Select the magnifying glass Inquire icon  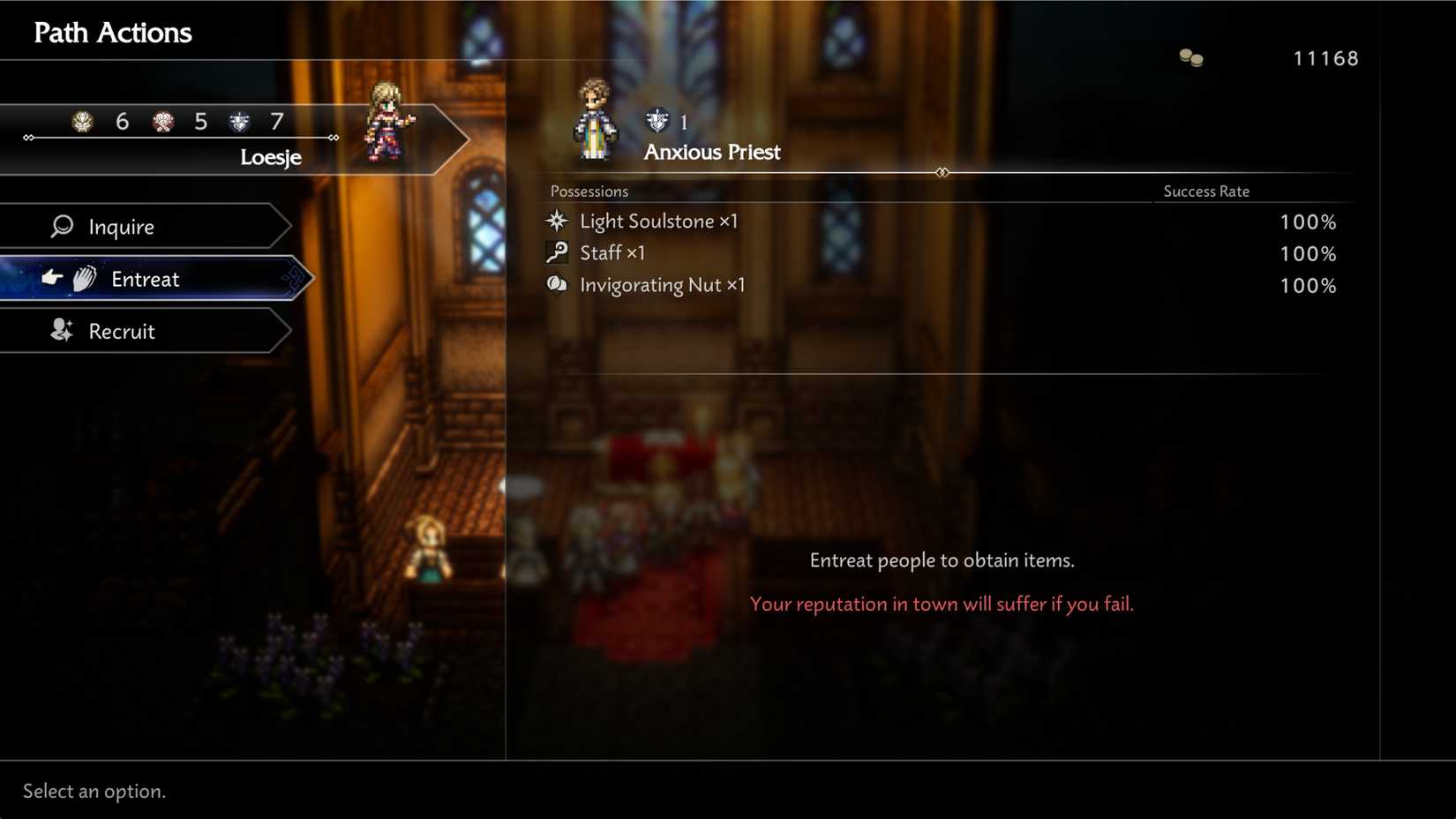point(62,226)
